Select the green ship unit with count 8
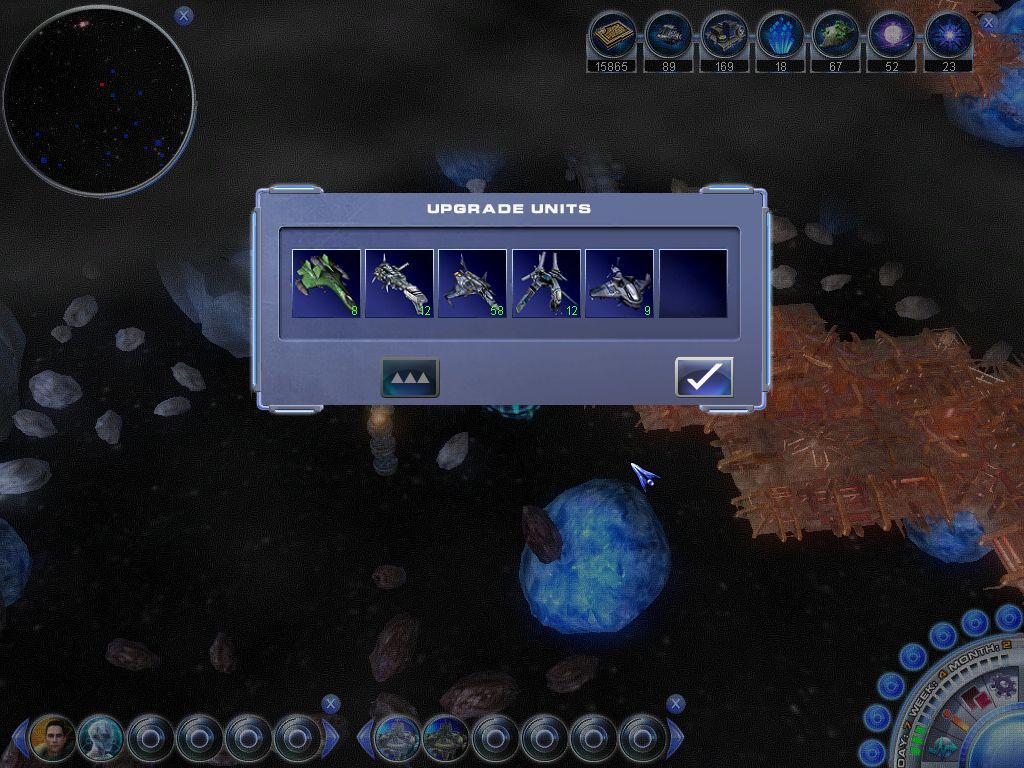 coord(326,284)
